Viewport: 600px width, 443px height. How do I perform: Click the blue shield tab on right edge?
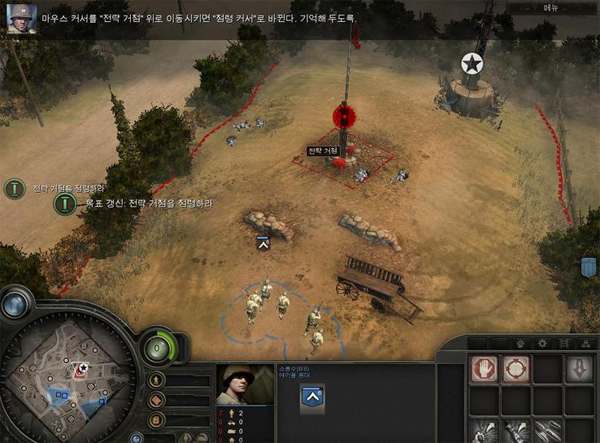588,268
